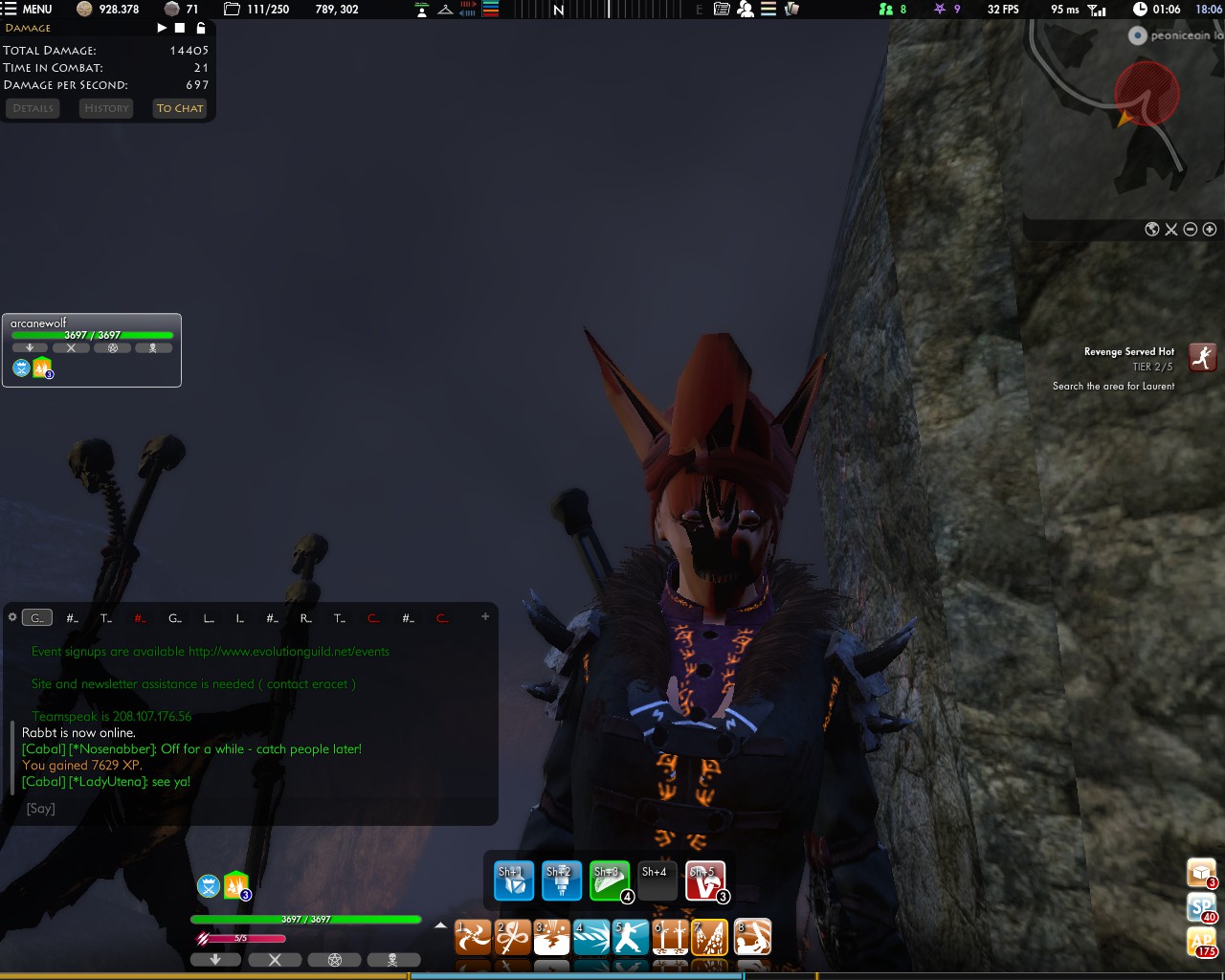Open the world map globe icon
1225x980 pixels.
pyautogui.click(x=1152, y=229)
